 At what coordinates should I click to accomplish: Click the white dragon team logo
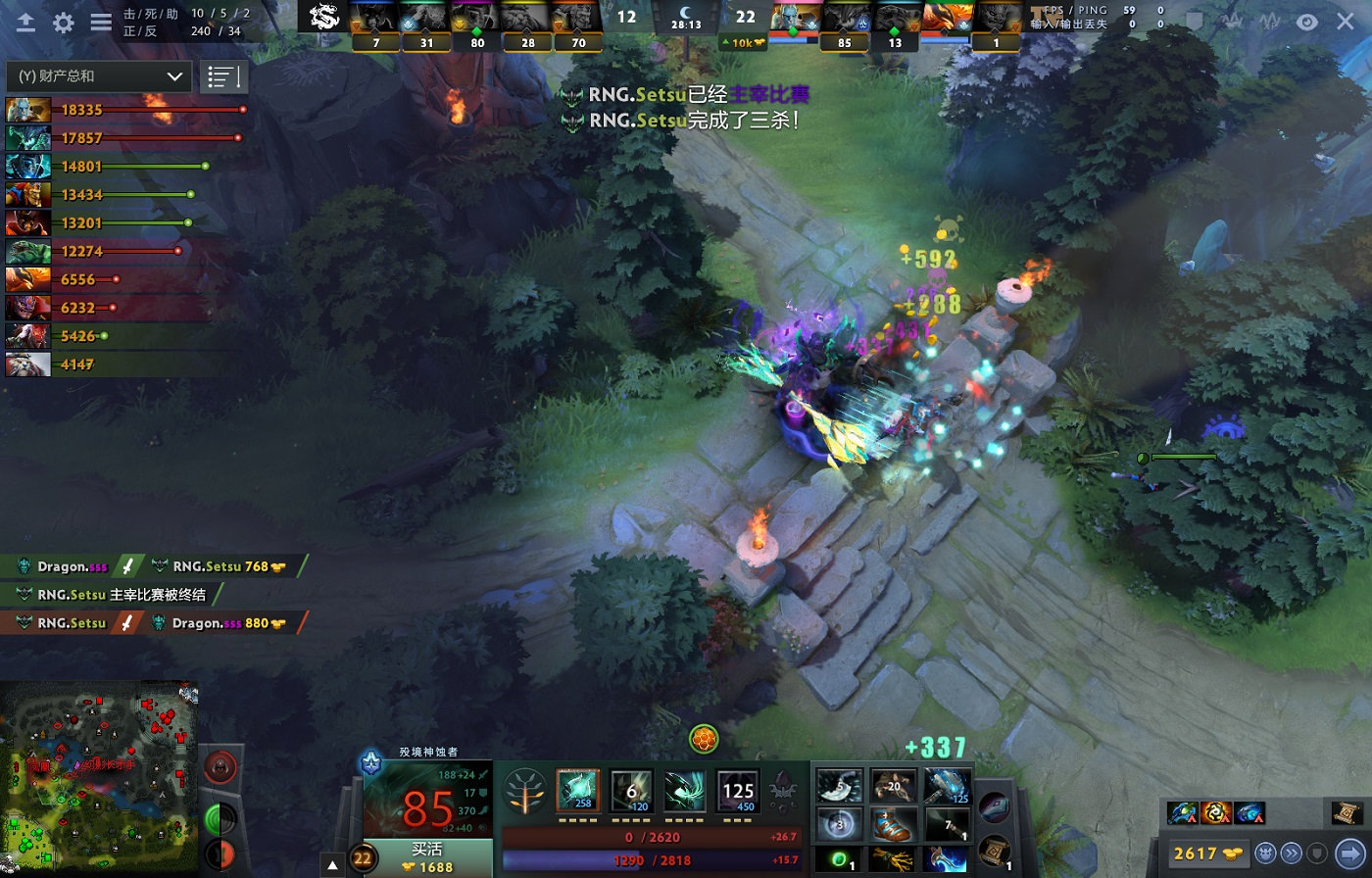pos(323,17)
